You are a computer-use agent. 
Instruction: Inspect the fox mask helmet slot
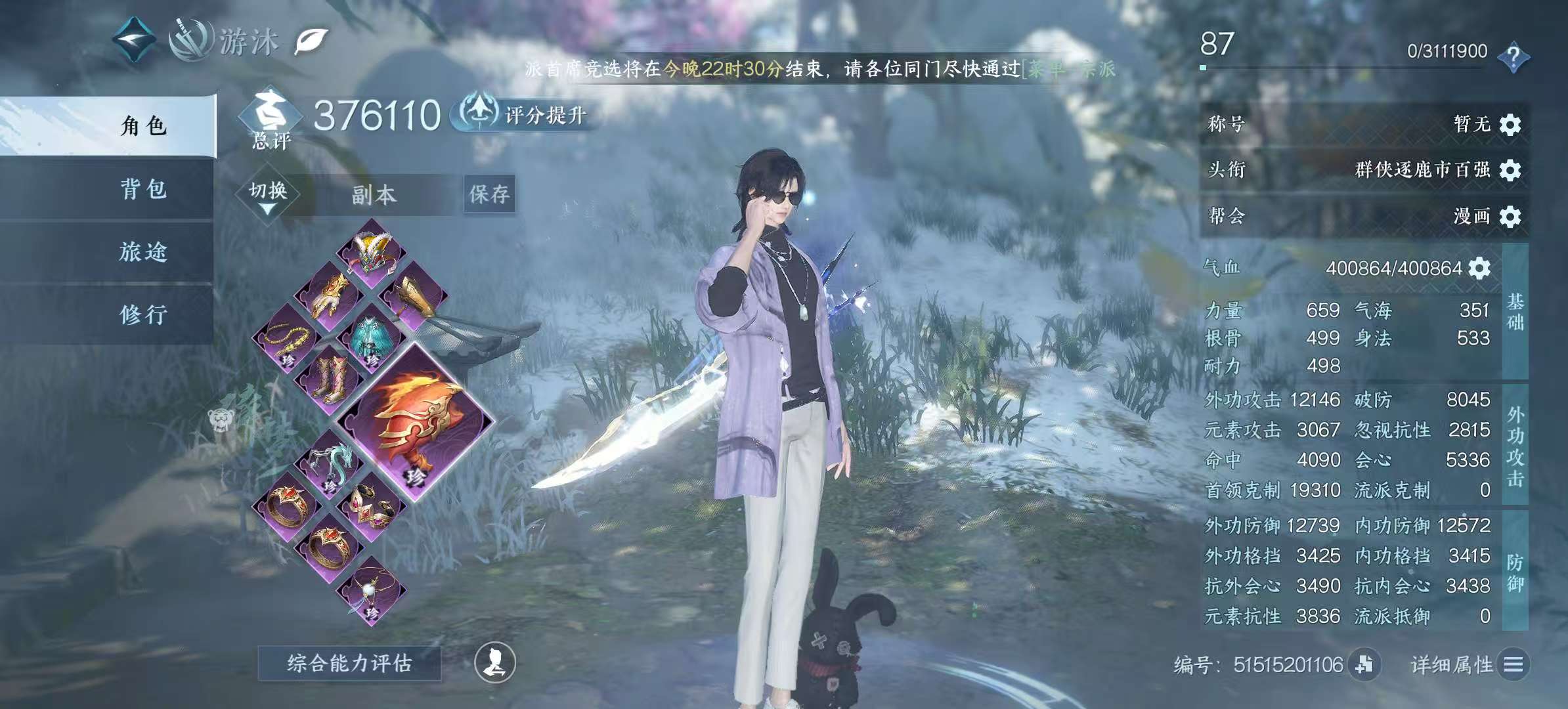point(371,253)
